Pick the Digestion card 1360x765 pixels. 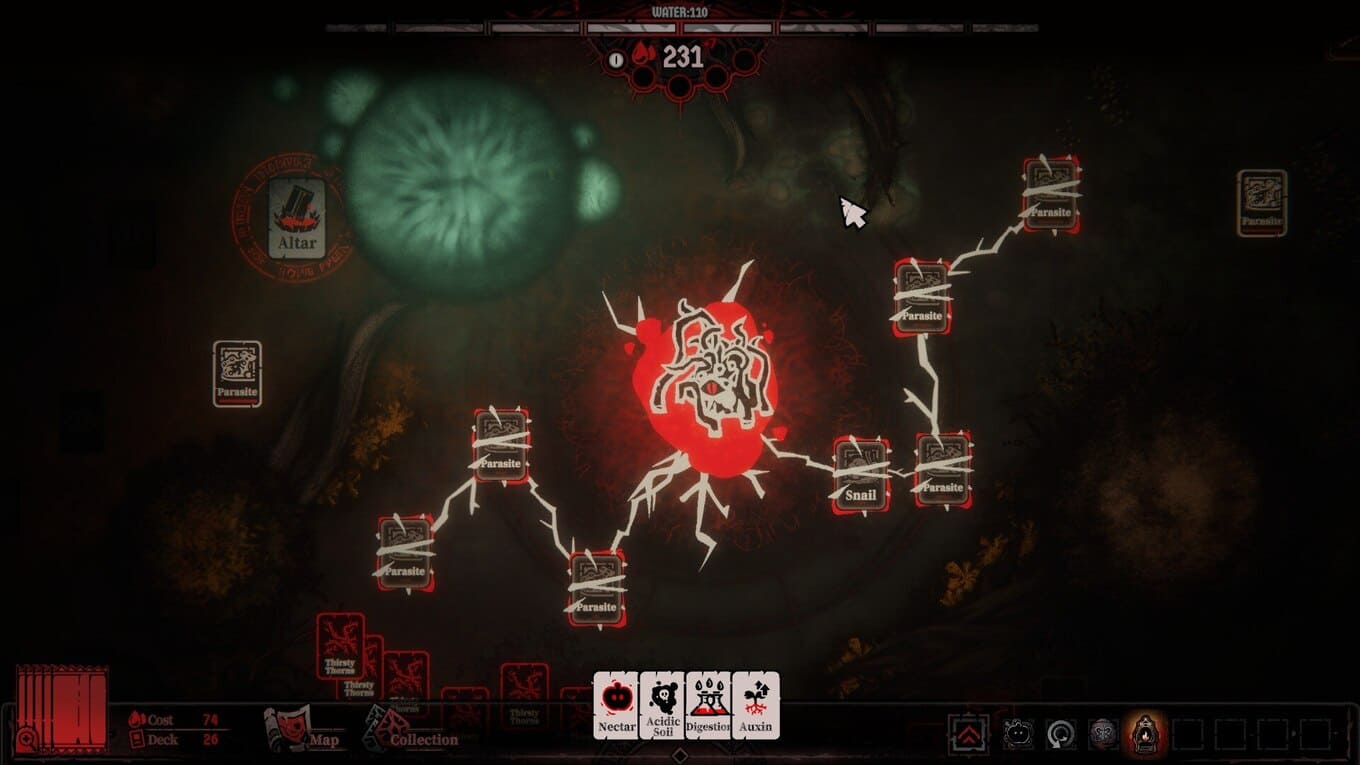point(709,705)
